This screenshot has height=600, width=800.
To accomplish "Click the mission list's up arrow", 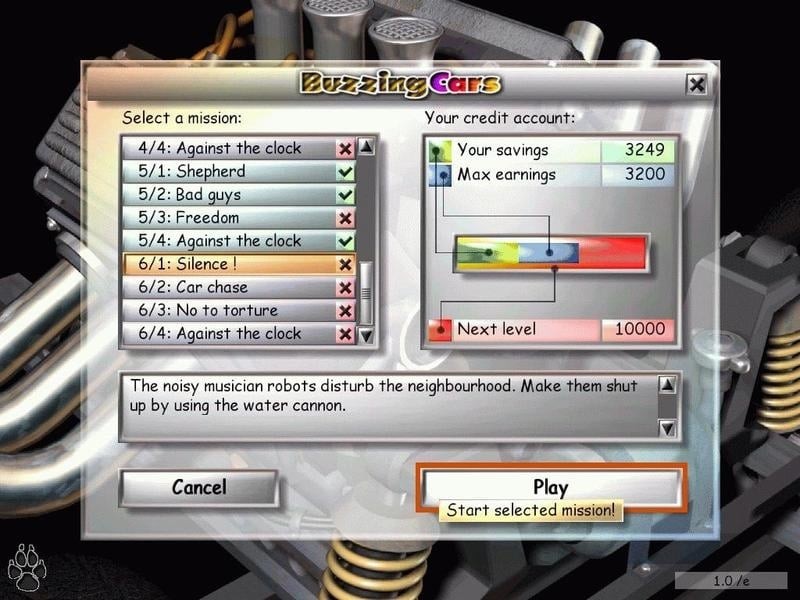I will pos(366,147).
